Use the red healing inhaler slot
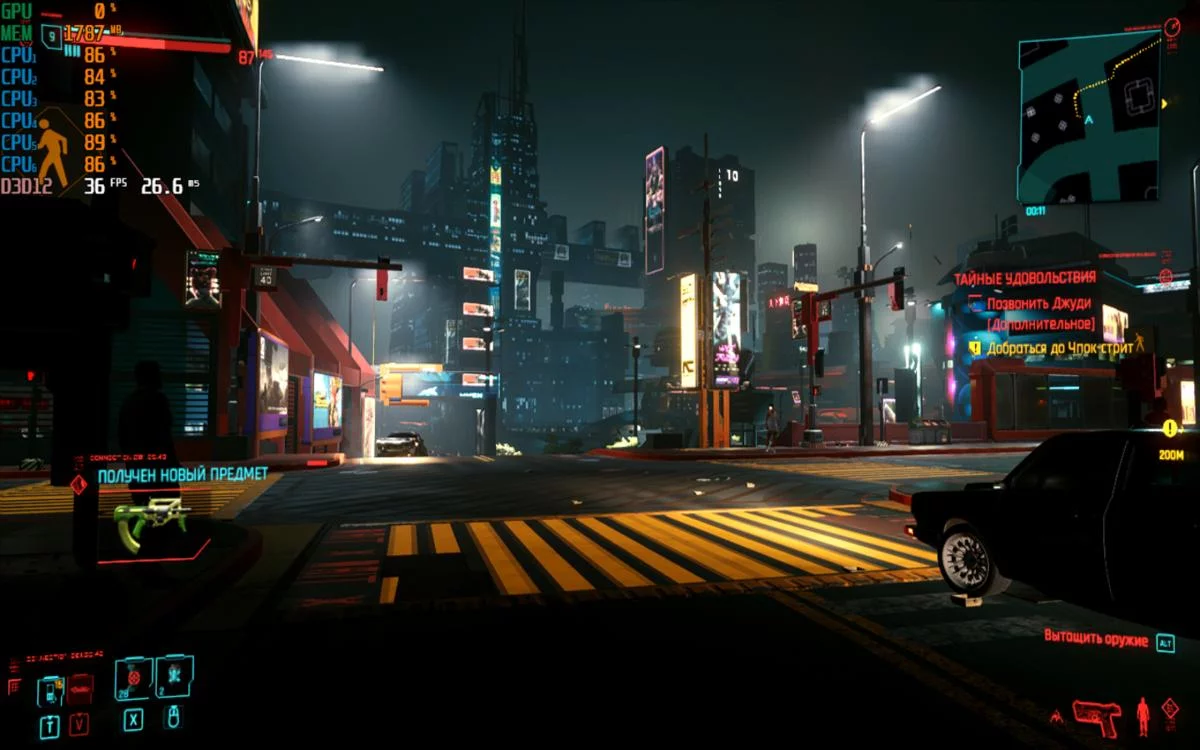This screenshot has height=750, width=1200. pyautogui.click(x=134, y=678)
